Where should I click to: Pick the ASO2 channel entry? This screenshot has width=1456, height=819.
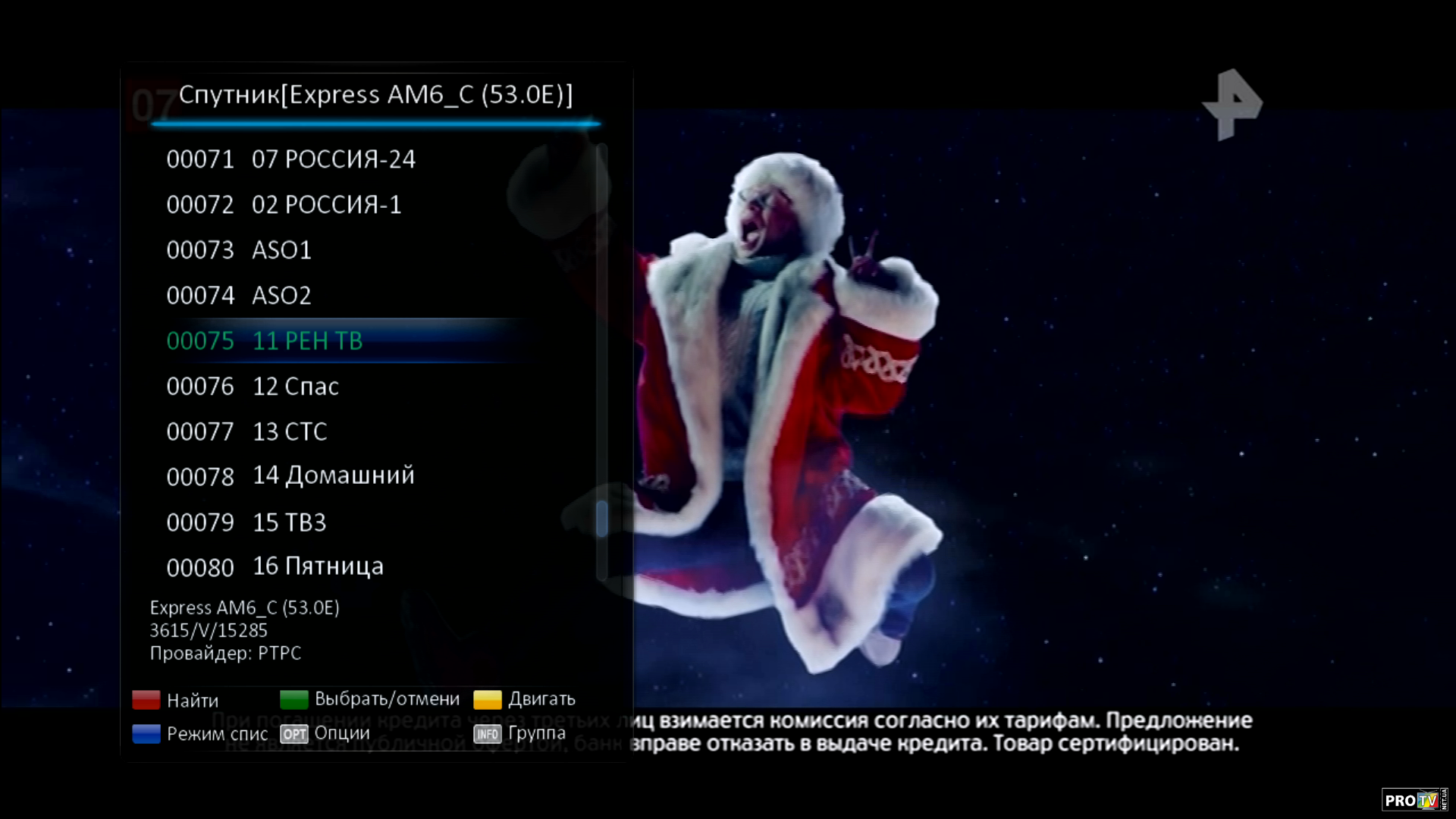(x=281, y=296)
